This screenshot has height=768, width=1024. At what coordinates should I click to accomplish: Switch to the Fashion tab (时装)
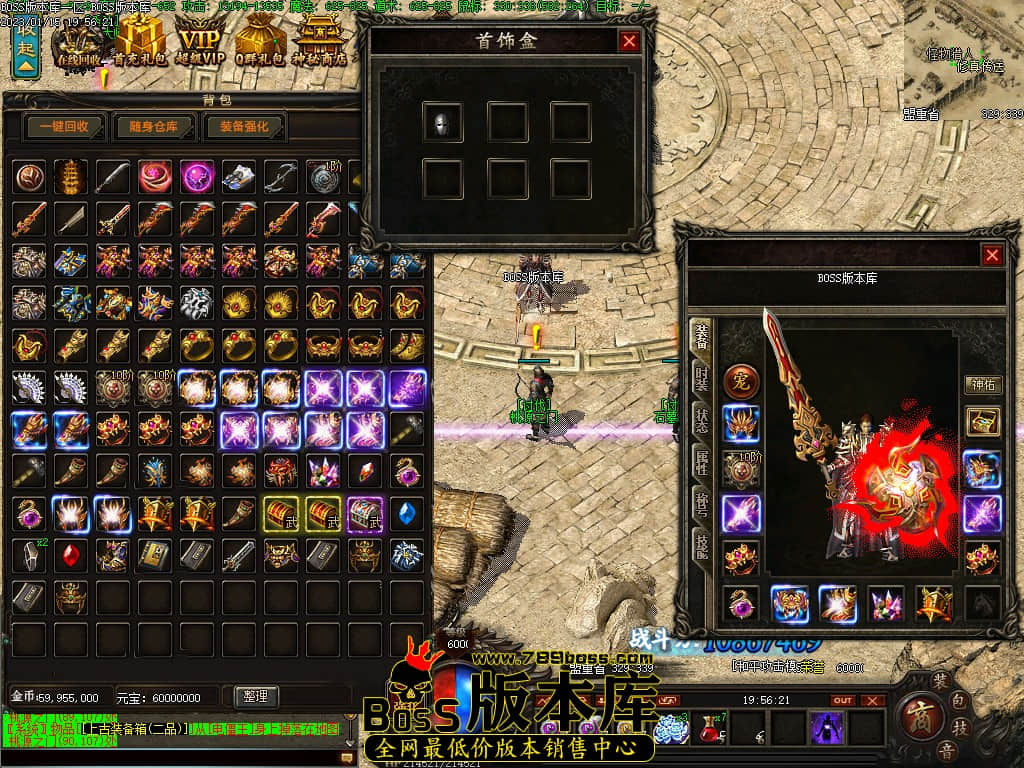(x=702, y=379)
